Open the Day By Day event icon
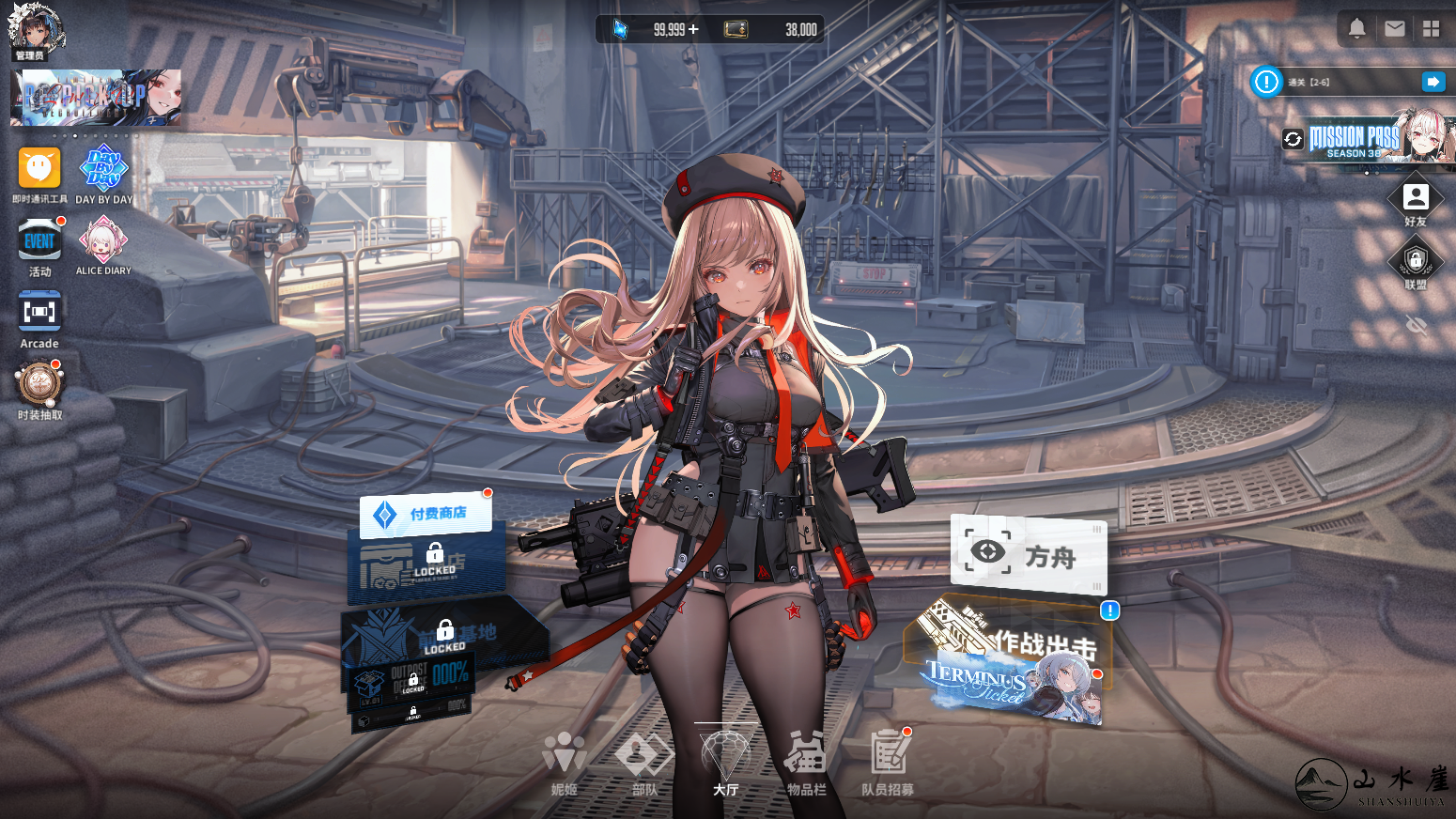Image resolution: width=1456 pixels, height=819 pixels. tap(103, 171)
